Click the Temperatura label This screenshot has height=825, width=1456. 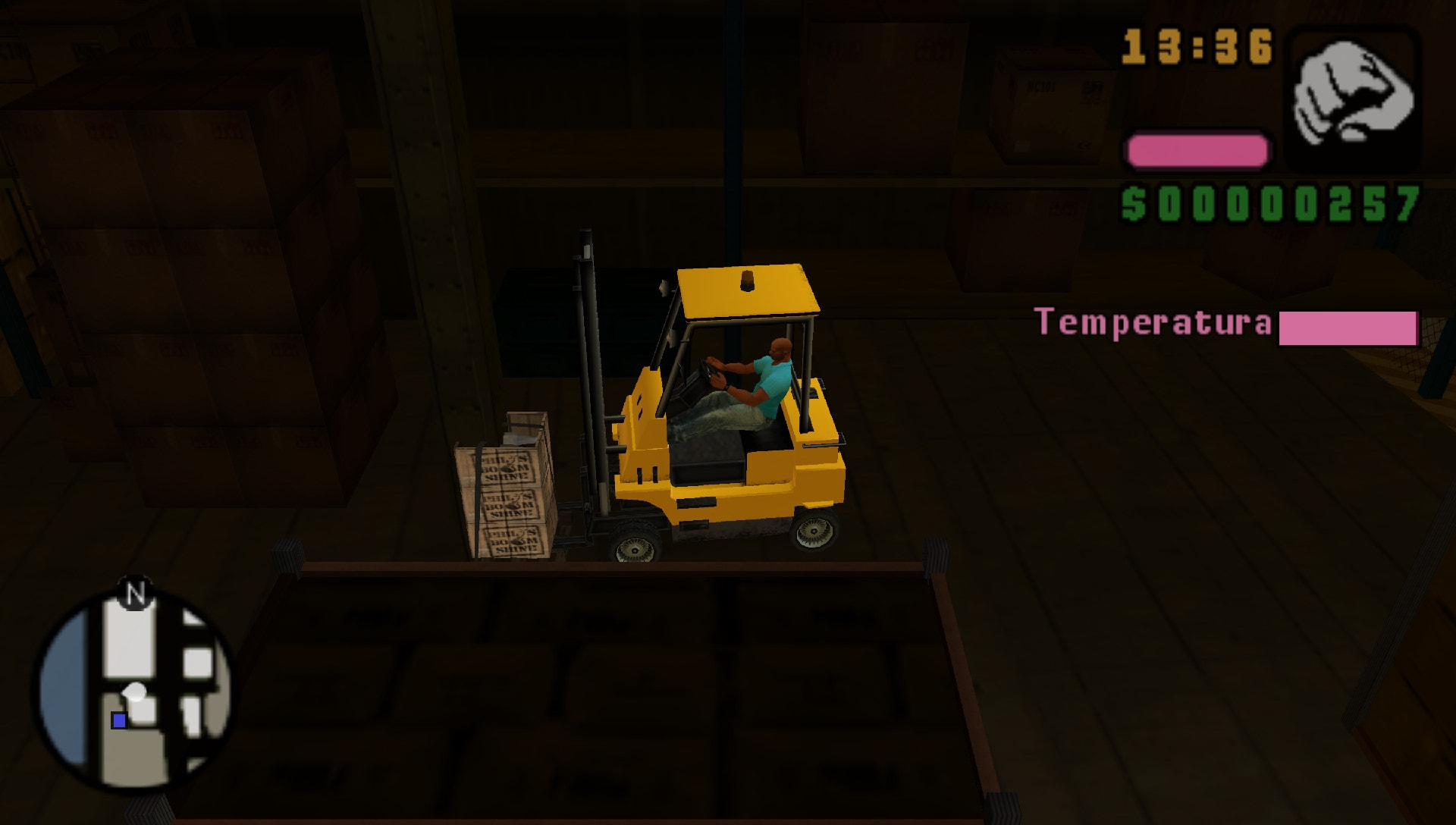1153,322
